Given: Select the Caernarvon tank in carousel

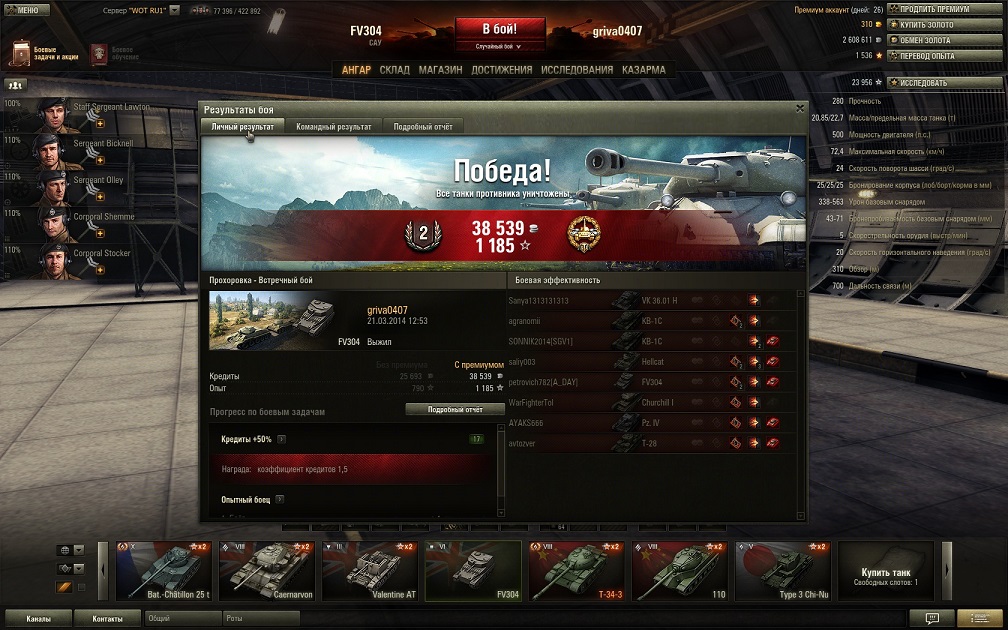Looking at the screenshot, I should (x=266, y=572).
